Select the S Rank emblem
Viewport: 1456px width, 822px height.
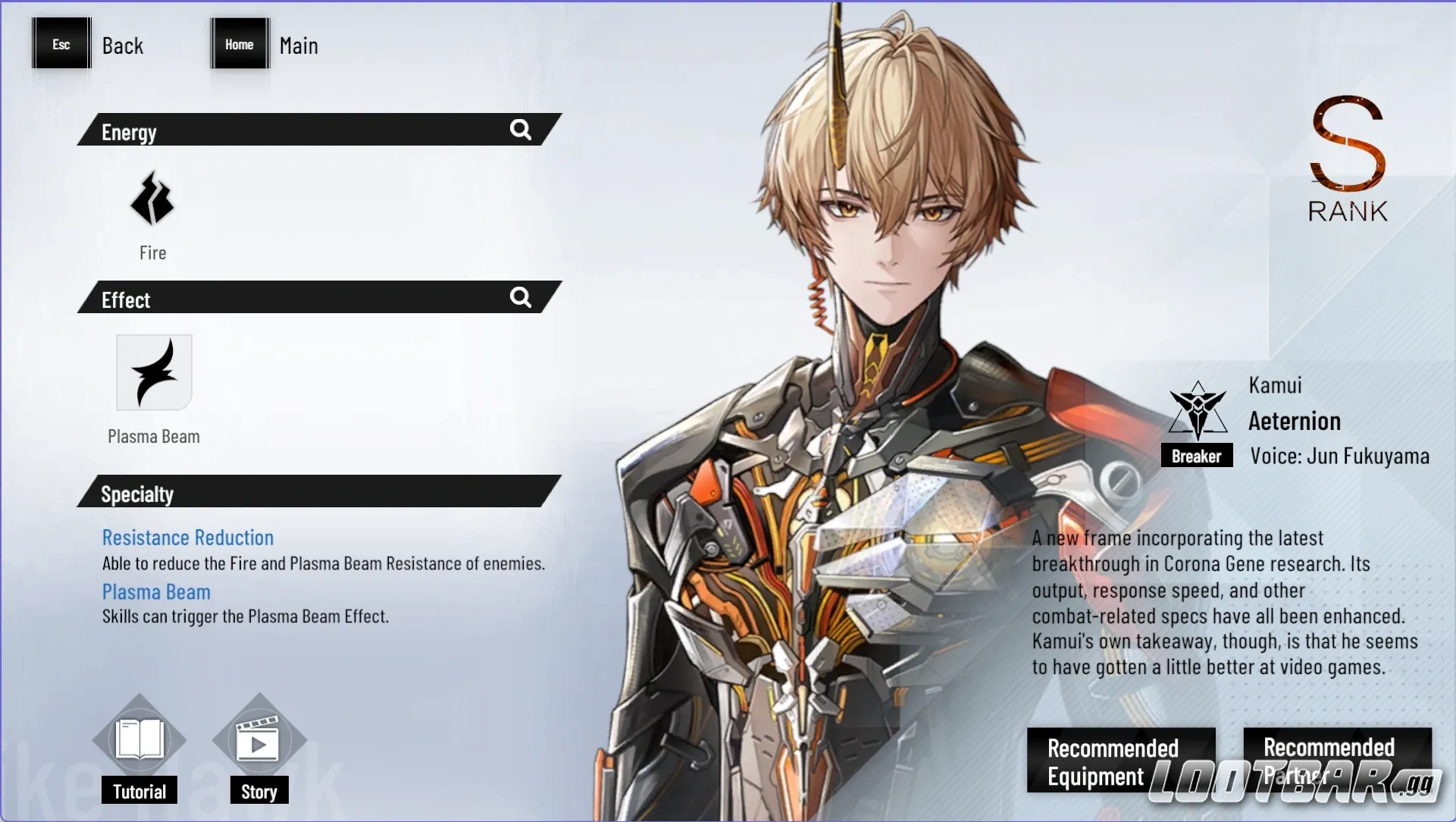(1348, 159)
